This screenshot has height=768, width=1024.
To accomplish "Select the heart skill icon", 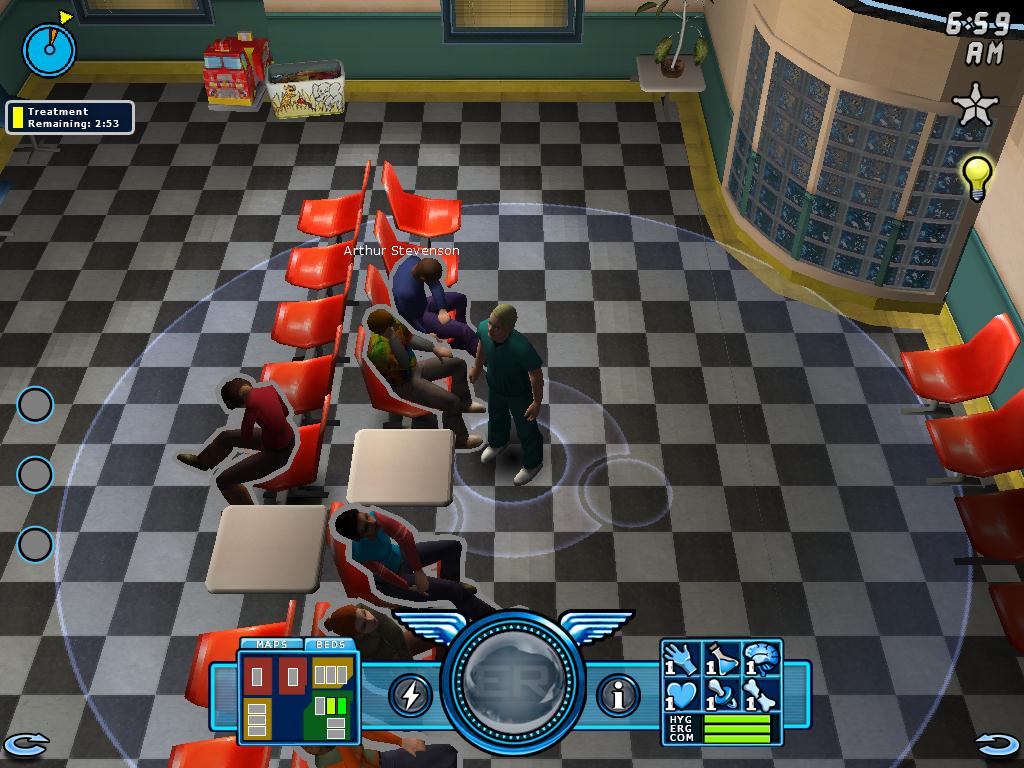I will 681,694.
